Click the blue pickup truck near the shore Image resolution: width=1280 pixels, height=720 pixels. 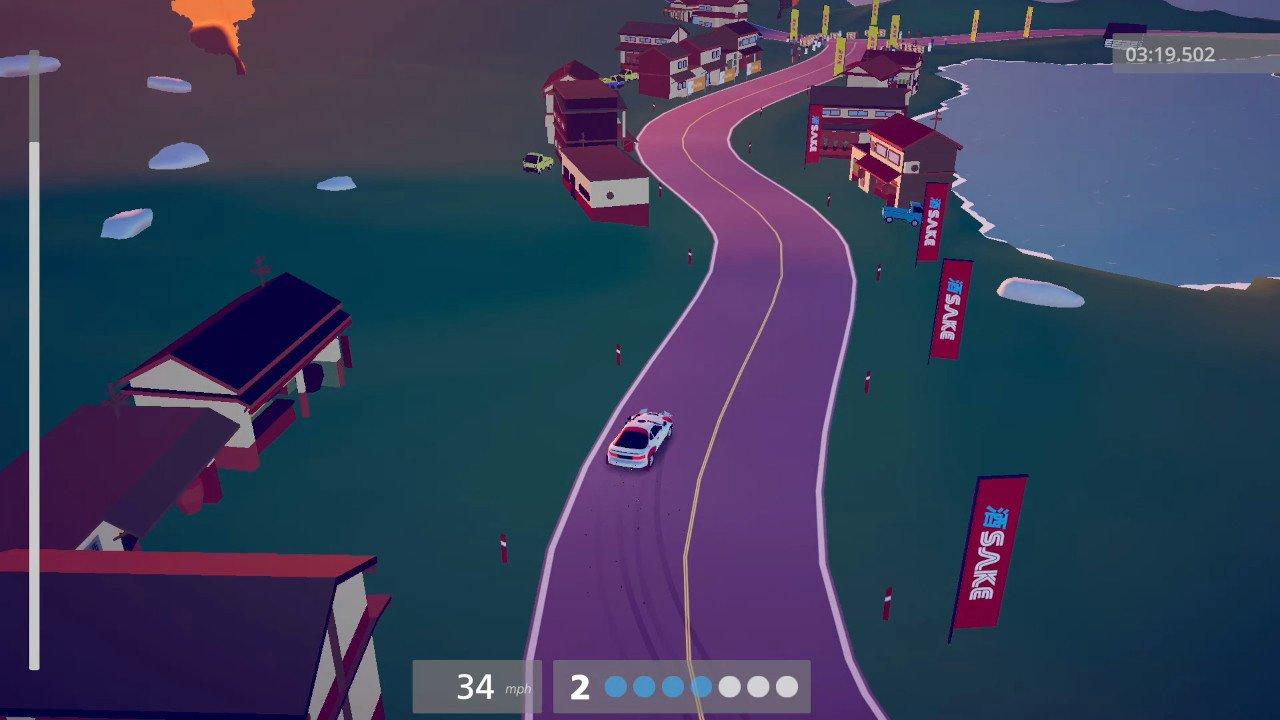coord(903,212)
